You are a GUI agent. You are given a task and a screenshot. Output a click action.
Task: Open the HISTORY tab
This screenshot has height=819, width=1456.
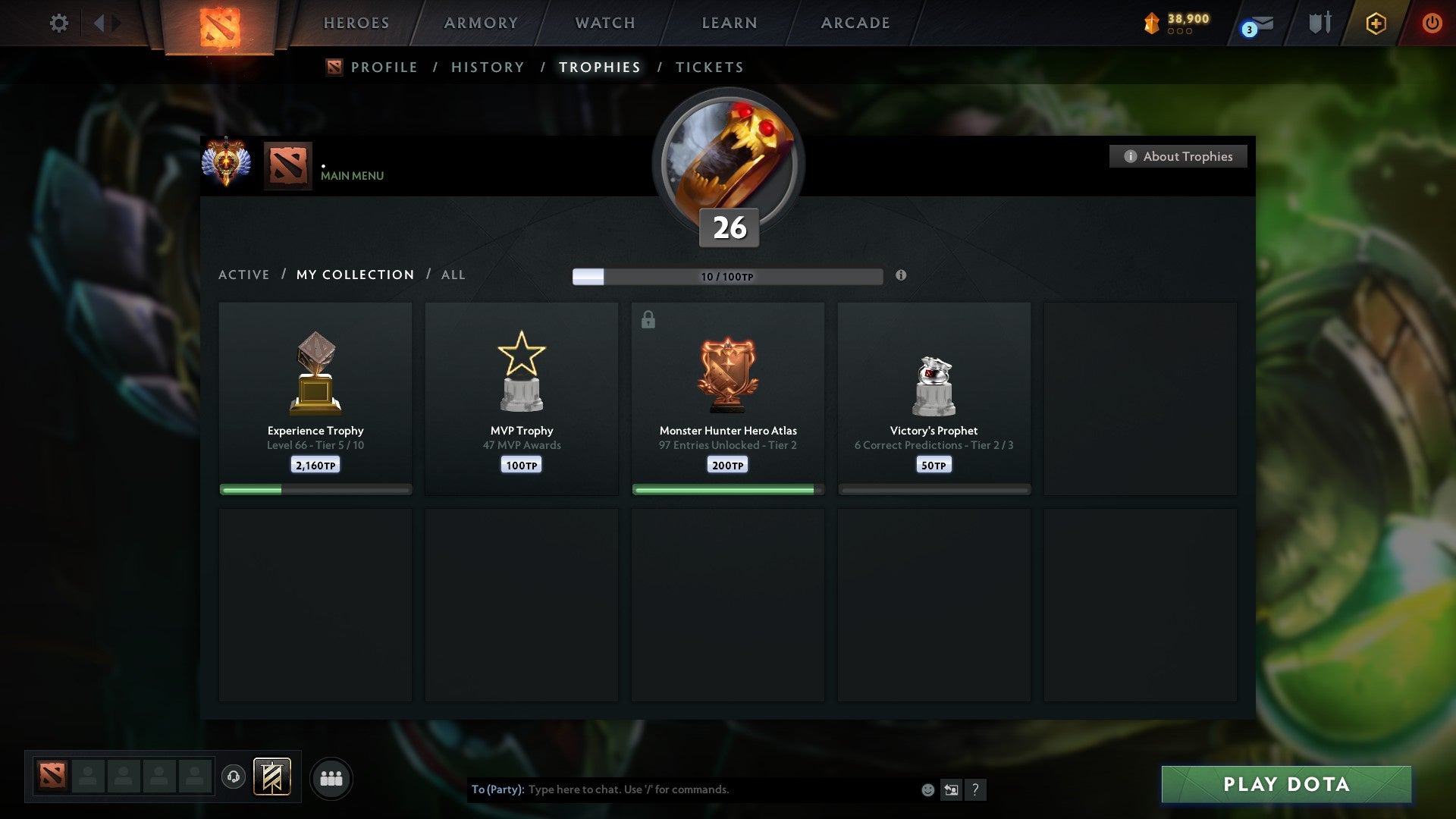[x=487, y=67]
